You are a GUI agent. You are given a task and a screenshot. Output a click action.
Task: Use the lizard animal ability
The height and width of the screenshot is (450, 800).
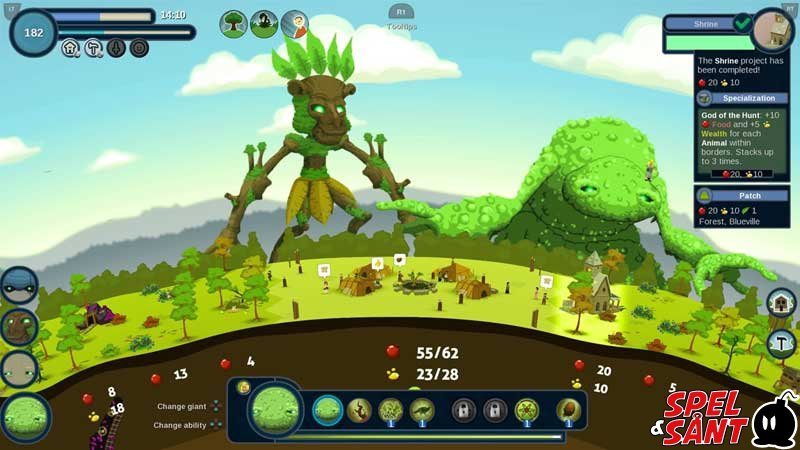click(x=422, y=409)
